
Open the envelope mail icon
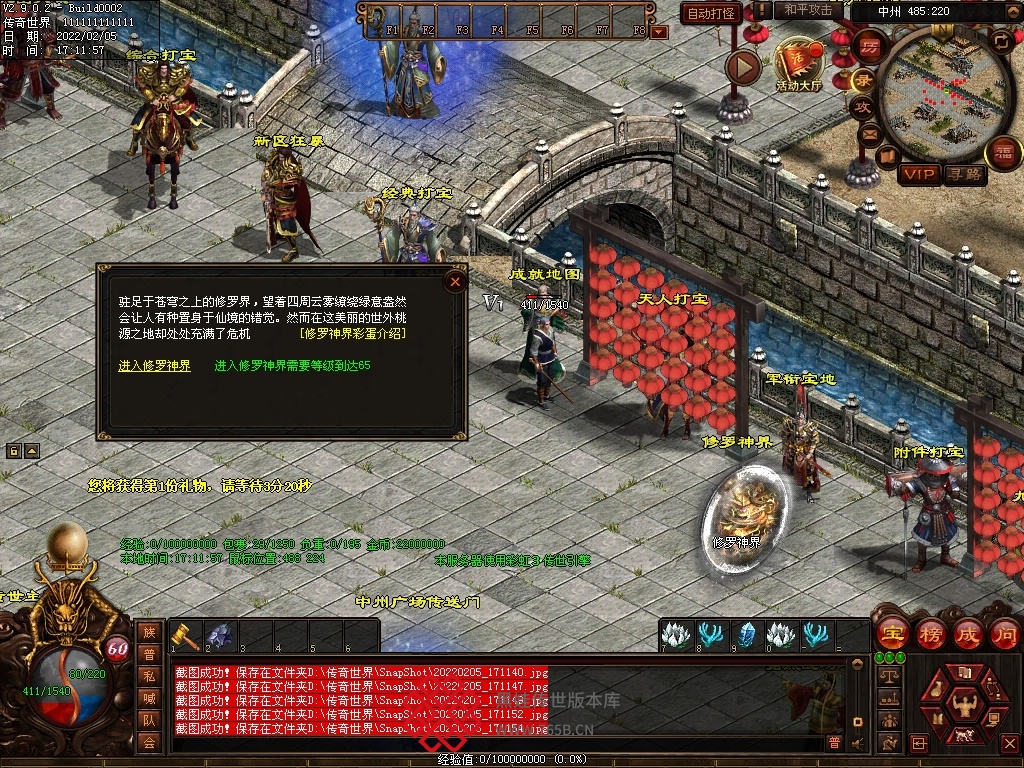(870, 133)
